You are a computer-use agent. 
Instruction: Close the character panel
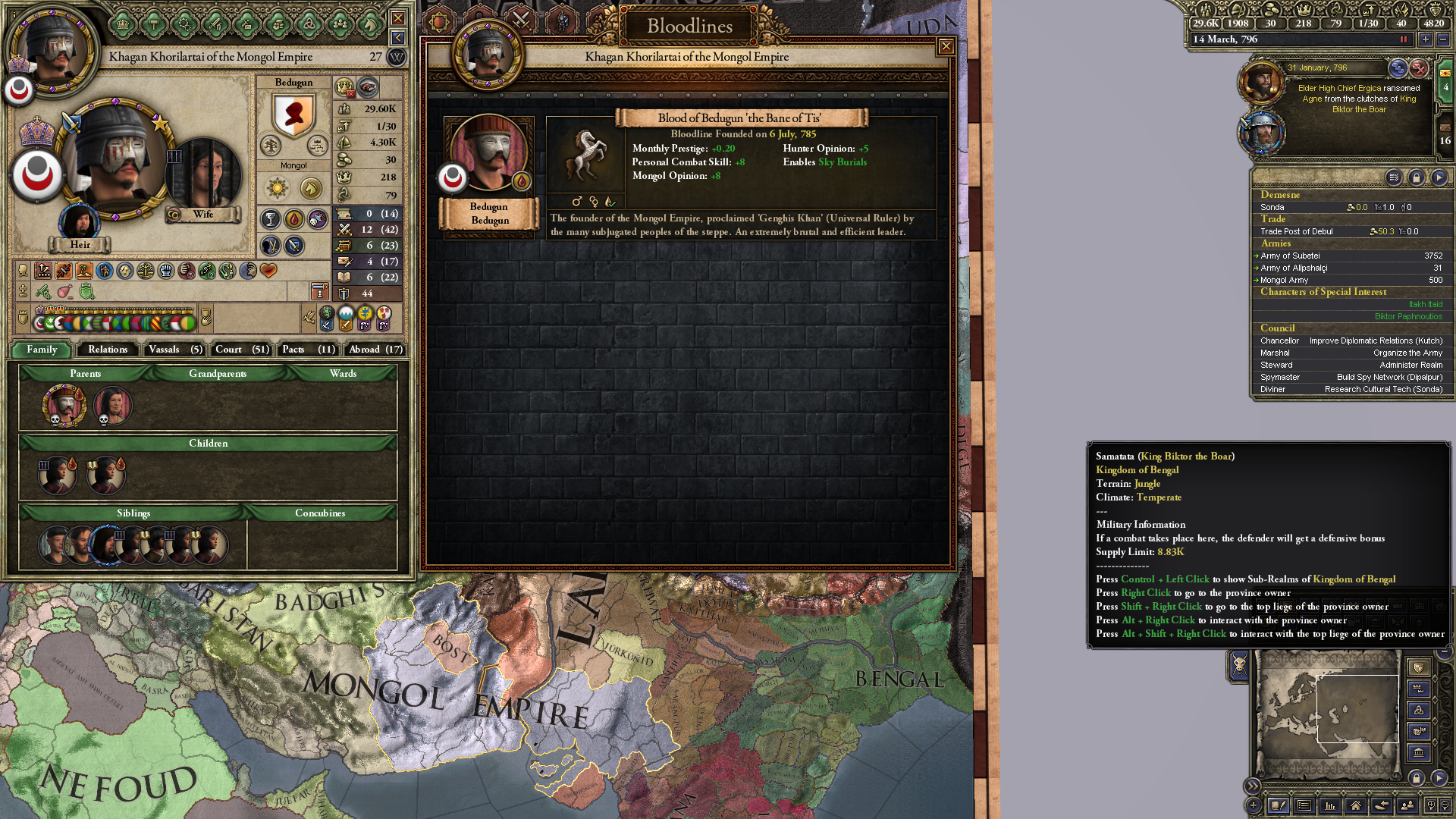(x=397, y=18)
